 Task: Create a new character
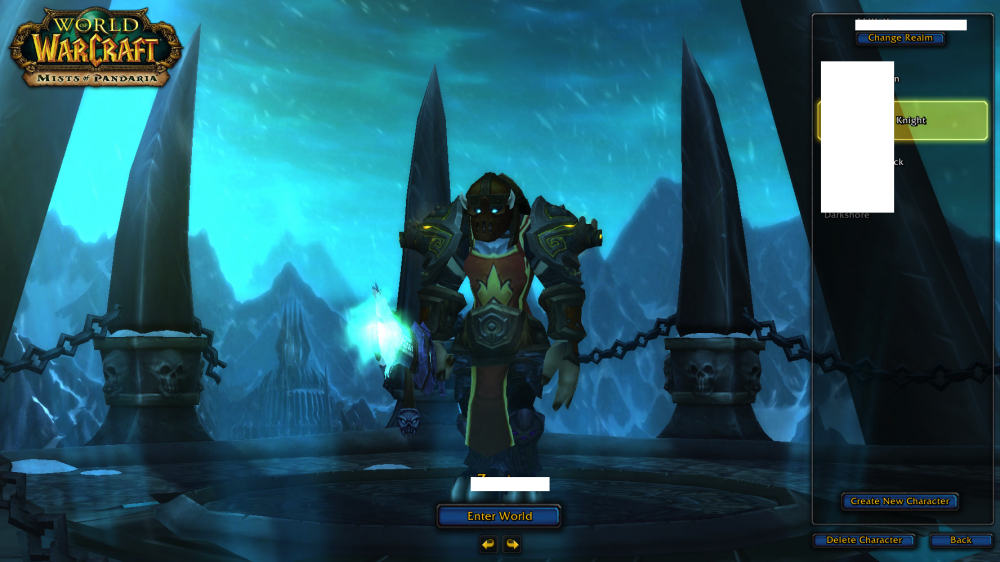point(900,501)
